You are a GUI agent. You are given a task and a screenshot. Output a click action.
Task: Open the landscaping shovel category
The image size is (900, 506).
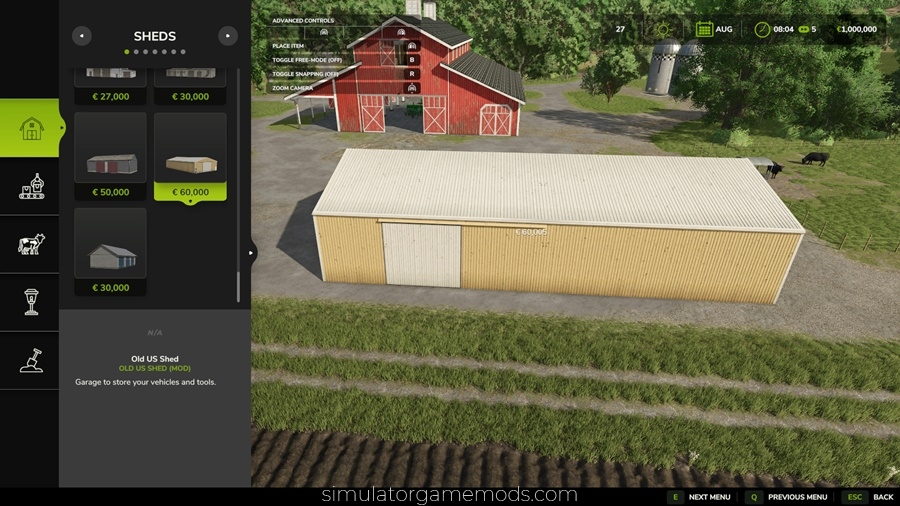point(31,359)
